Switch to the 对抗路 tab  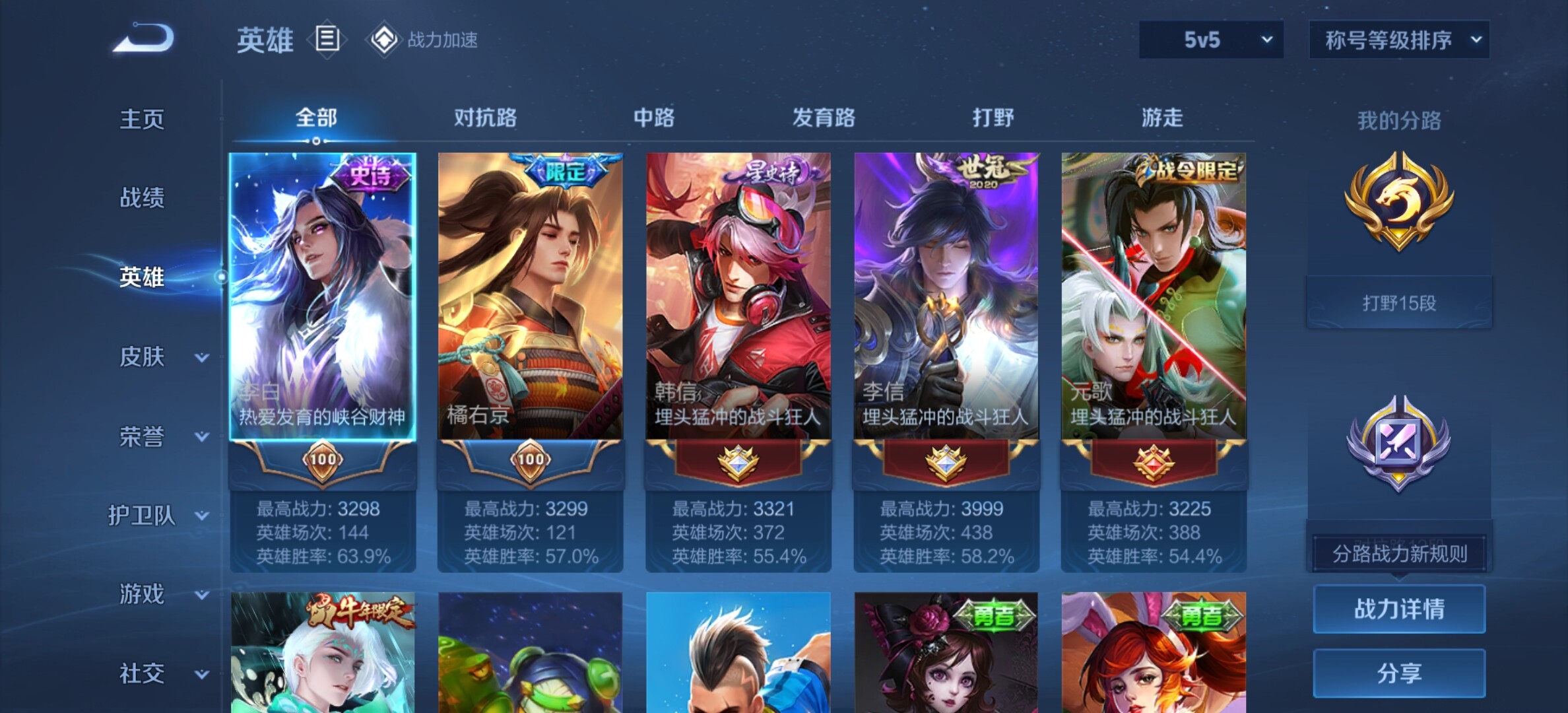tap(485, 118)
